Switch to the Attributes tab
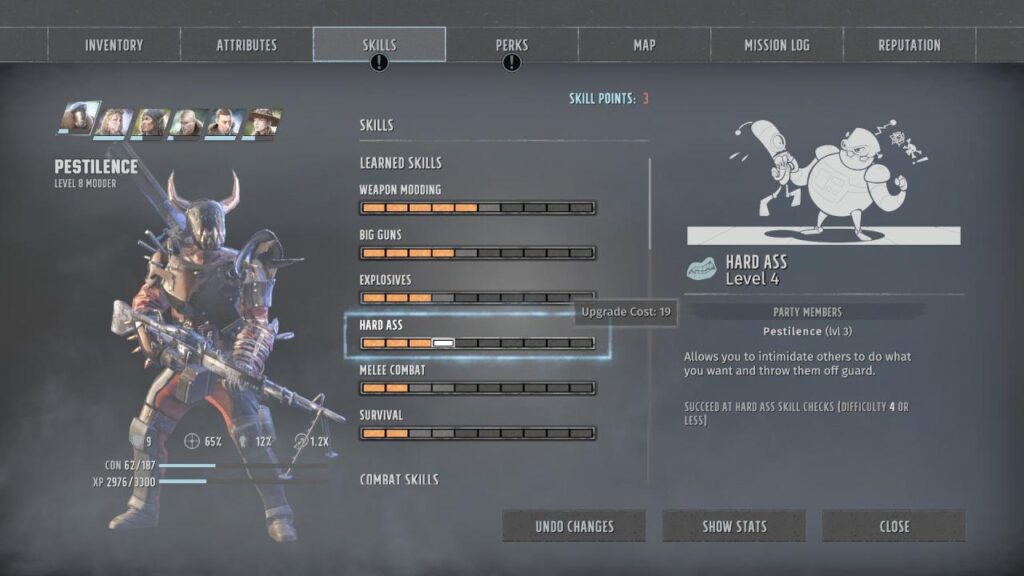 click(247, 45)
